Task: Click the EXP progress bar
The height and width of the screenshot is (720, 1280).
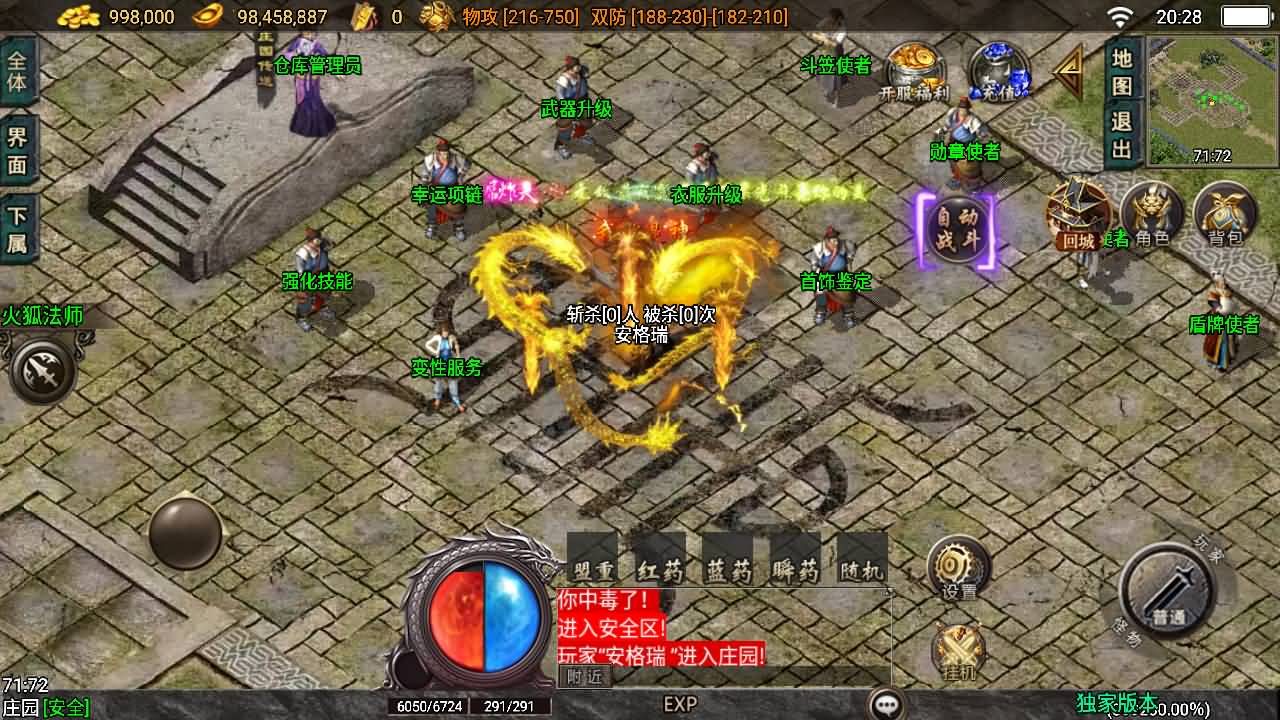Action: click(680, 705)
